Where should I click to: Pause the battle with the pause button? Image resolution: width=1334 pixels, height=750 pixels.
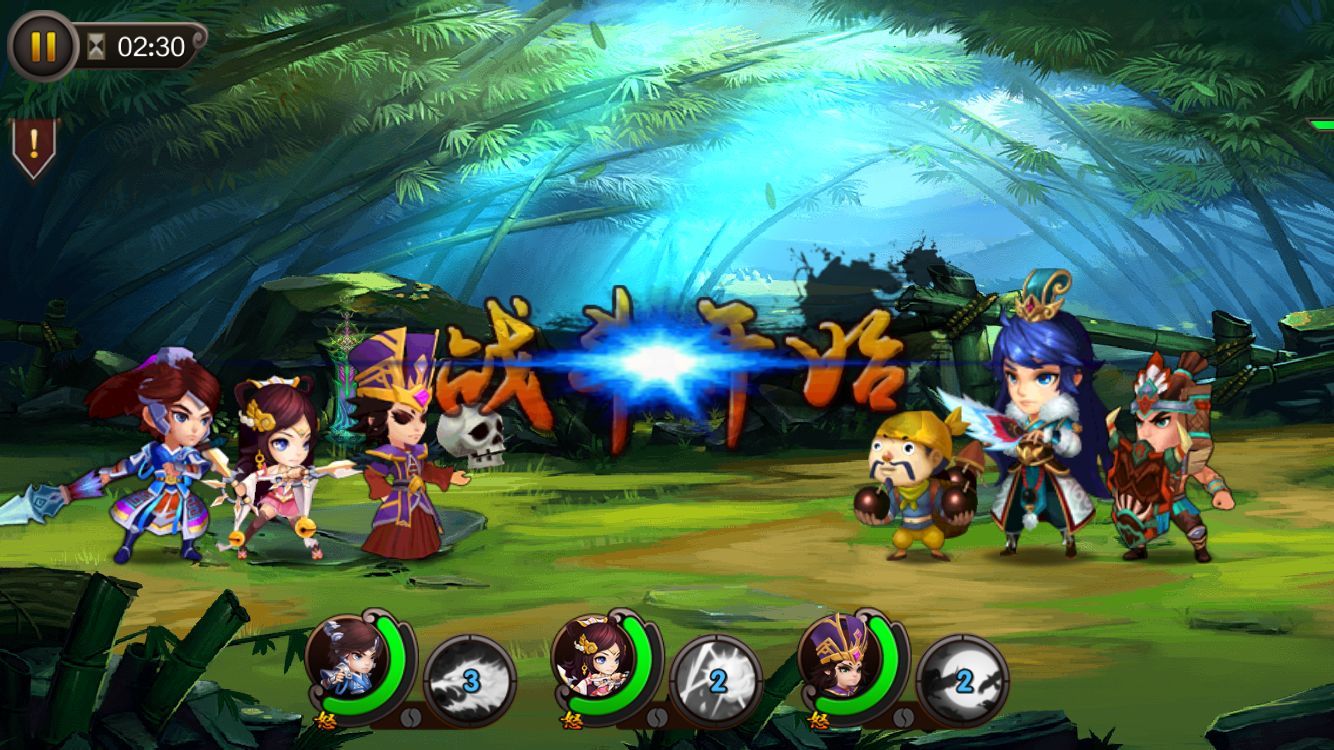click(42, 46)
